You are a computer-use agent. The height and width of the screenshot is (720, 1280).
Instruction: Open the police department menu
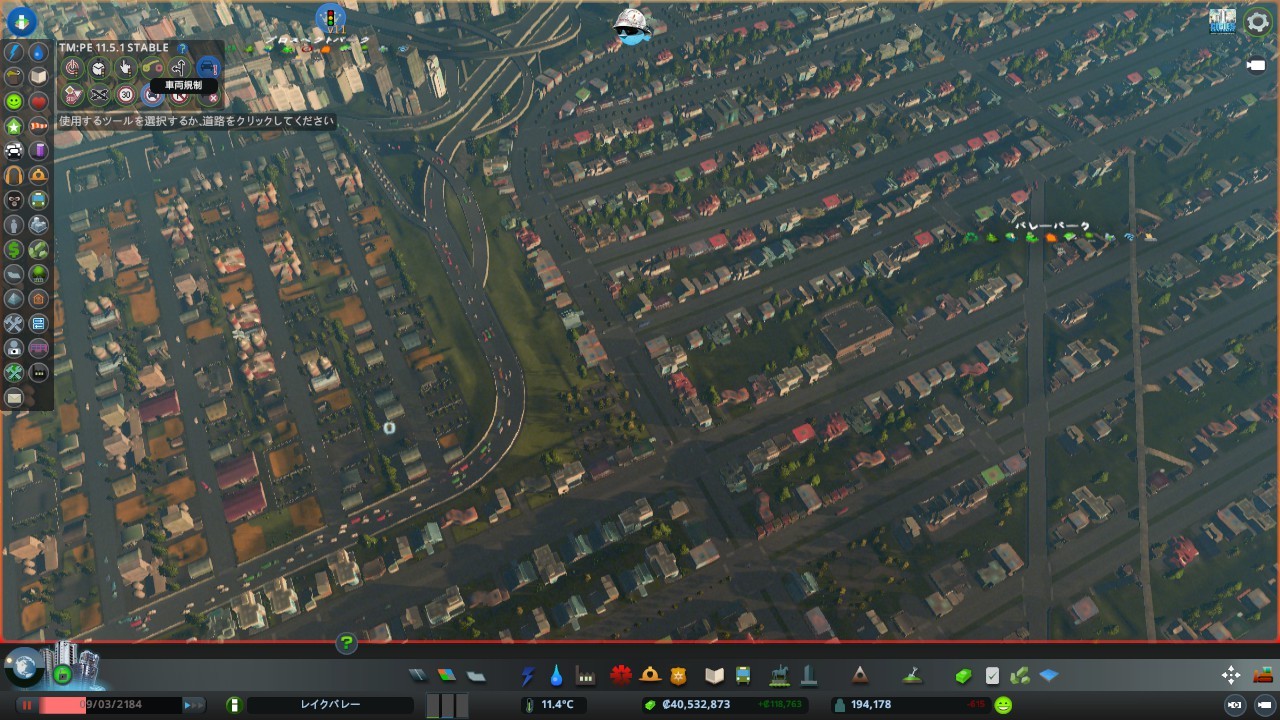[x=679, y=676]
